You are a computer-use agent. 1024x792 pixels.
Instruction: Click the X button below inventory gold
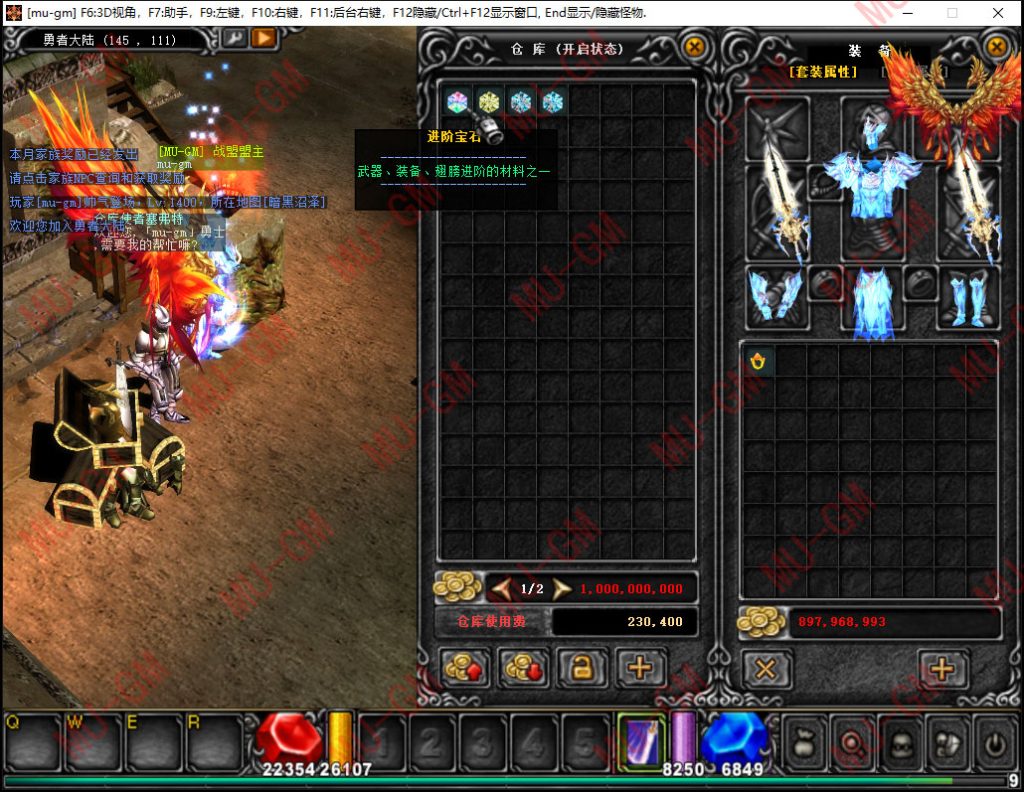(x=766, y=668)
